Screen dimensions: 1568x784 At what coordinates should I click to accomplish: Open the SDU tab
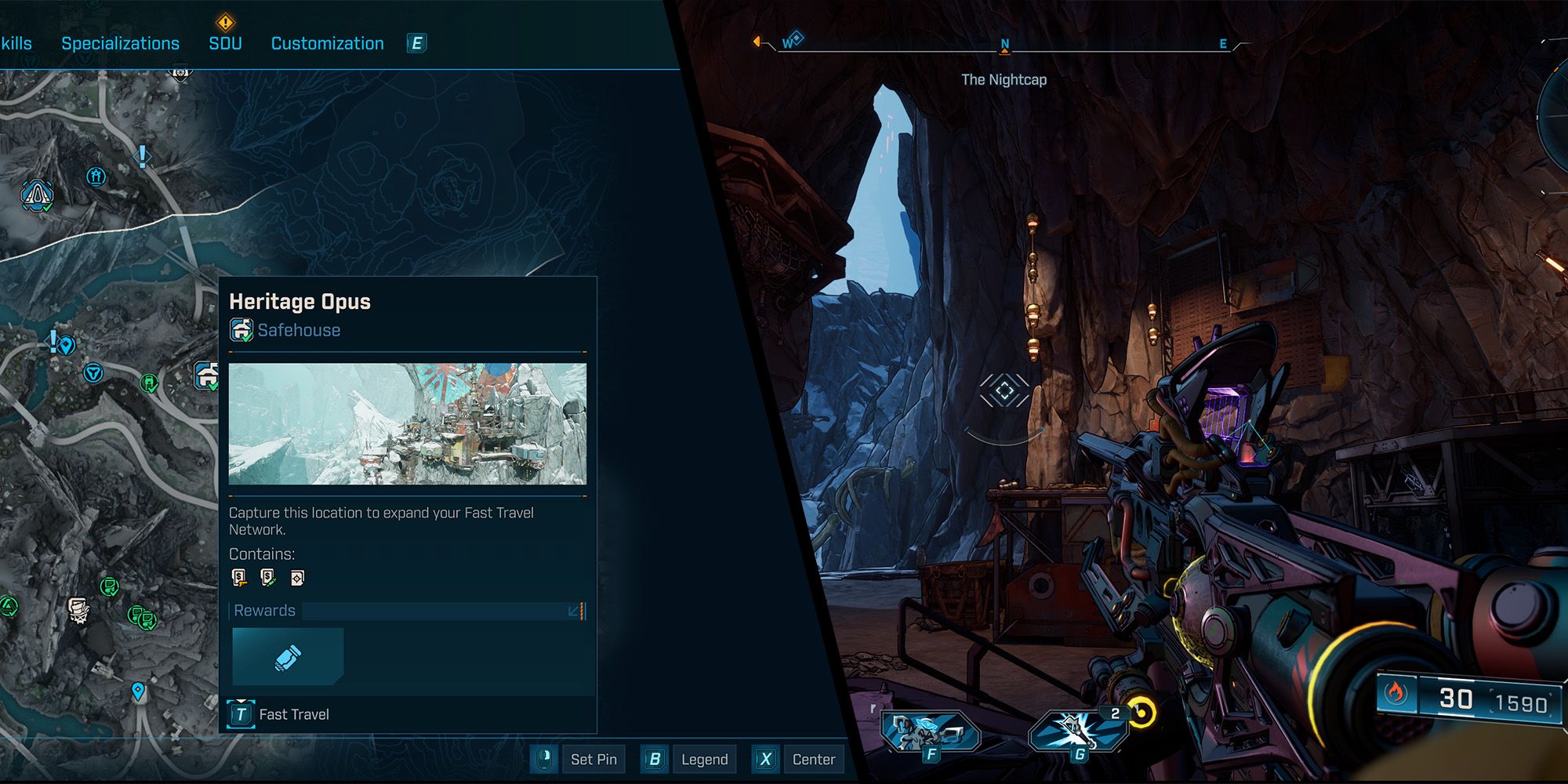click(x=225, y=43)
